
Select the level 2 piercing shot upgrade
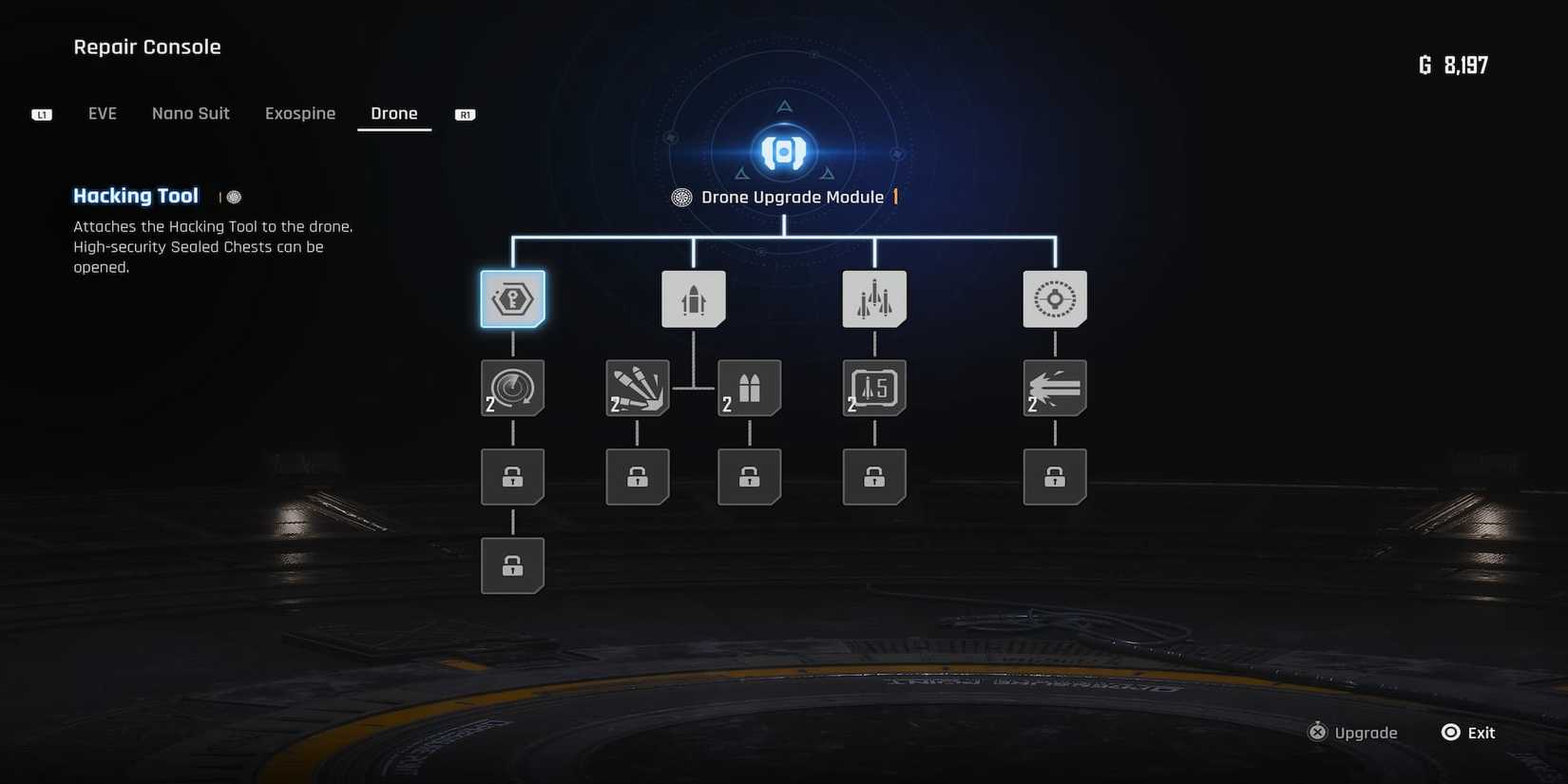click(x=1055, y=387)
